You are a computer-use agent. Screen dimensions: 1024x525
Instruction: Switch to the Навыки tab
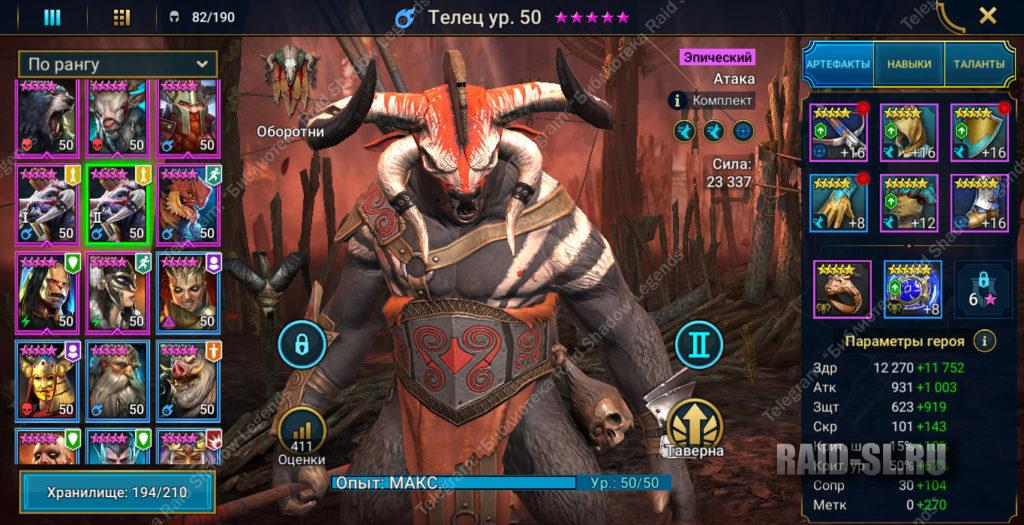coord(908,64)
